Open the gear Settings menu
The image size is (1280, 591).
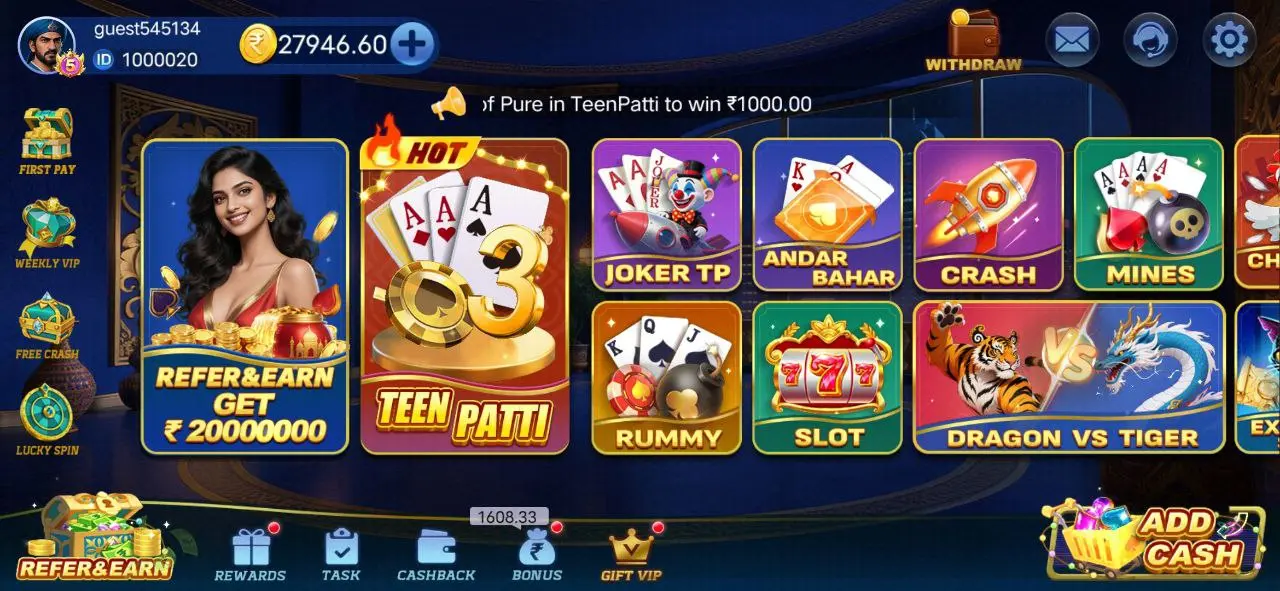pyautogui.click(x=1228, y=40)
